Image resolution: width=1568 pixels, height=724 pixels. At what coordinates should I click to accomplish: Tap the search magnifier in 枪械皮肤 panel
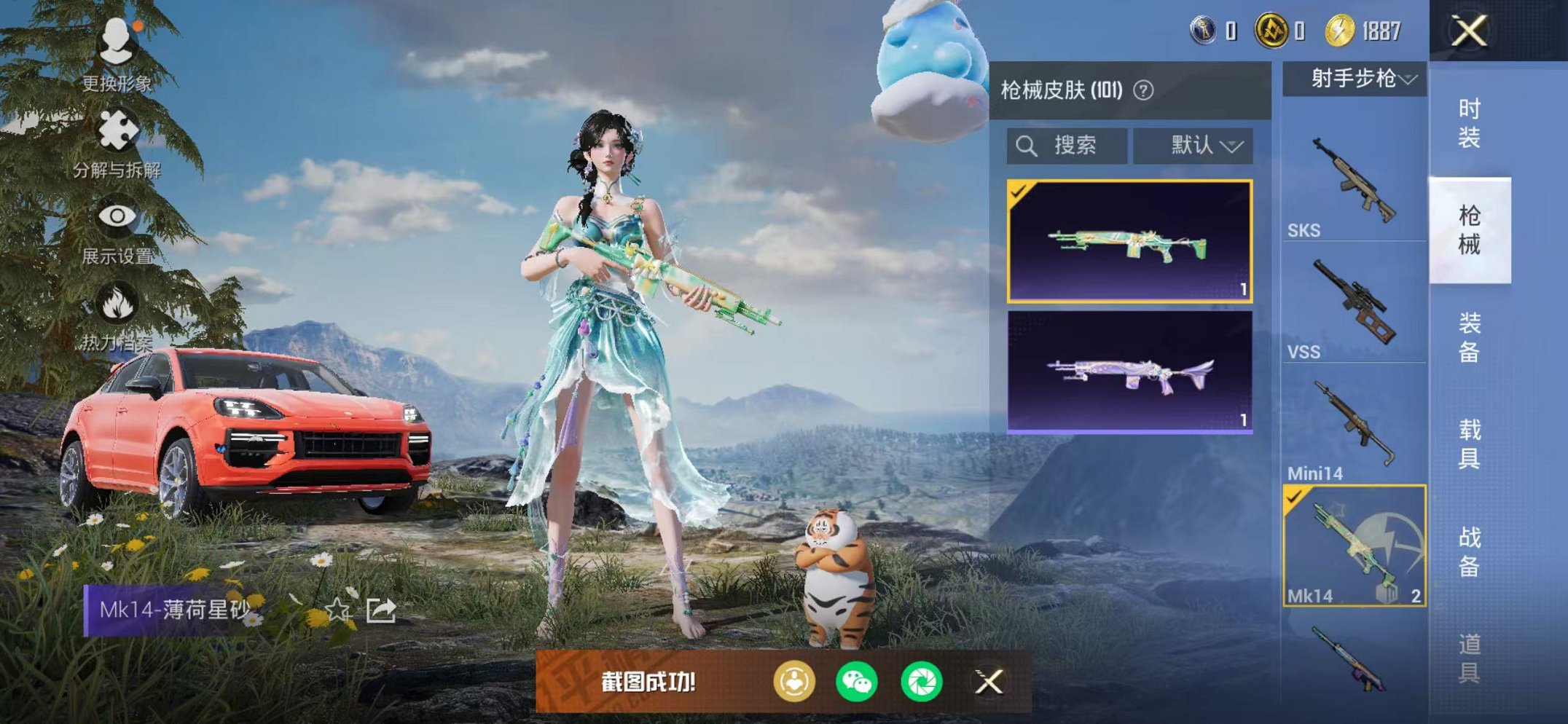(1028, 145)
